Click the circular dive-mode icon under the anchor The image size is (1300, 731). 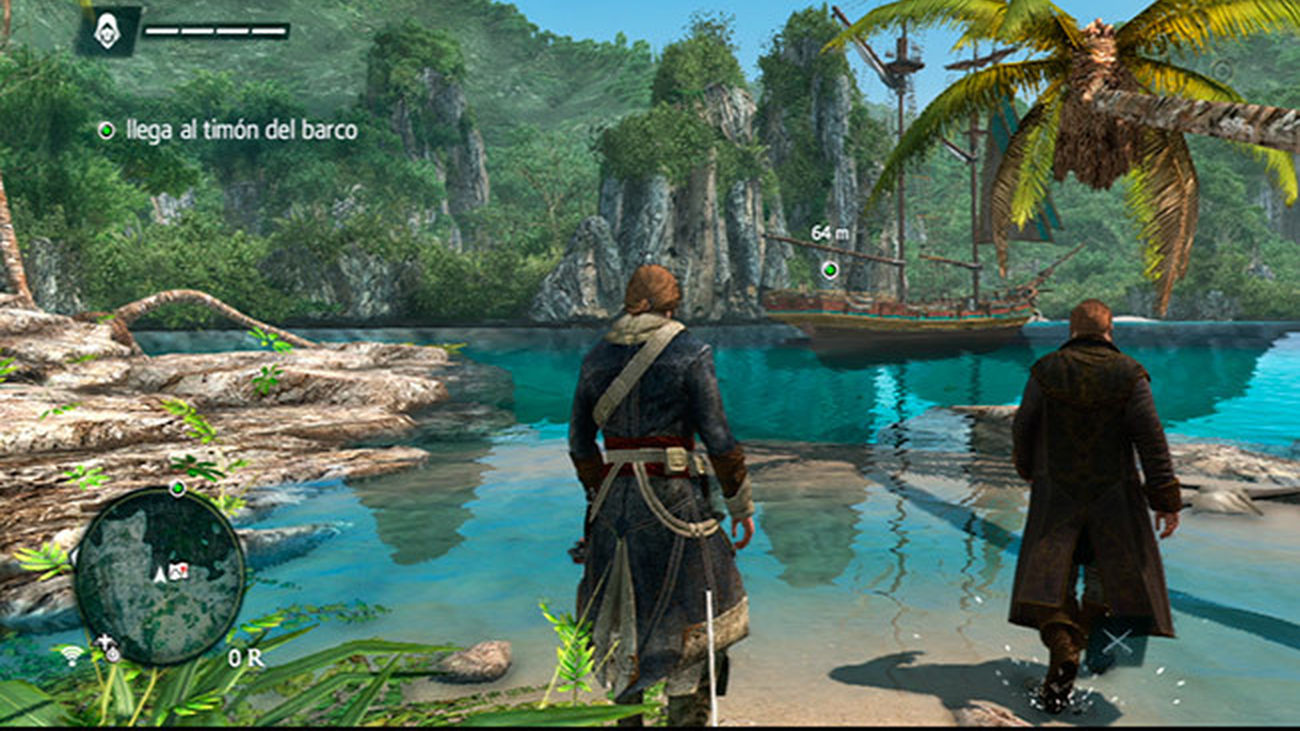click(x=114, y=653)
